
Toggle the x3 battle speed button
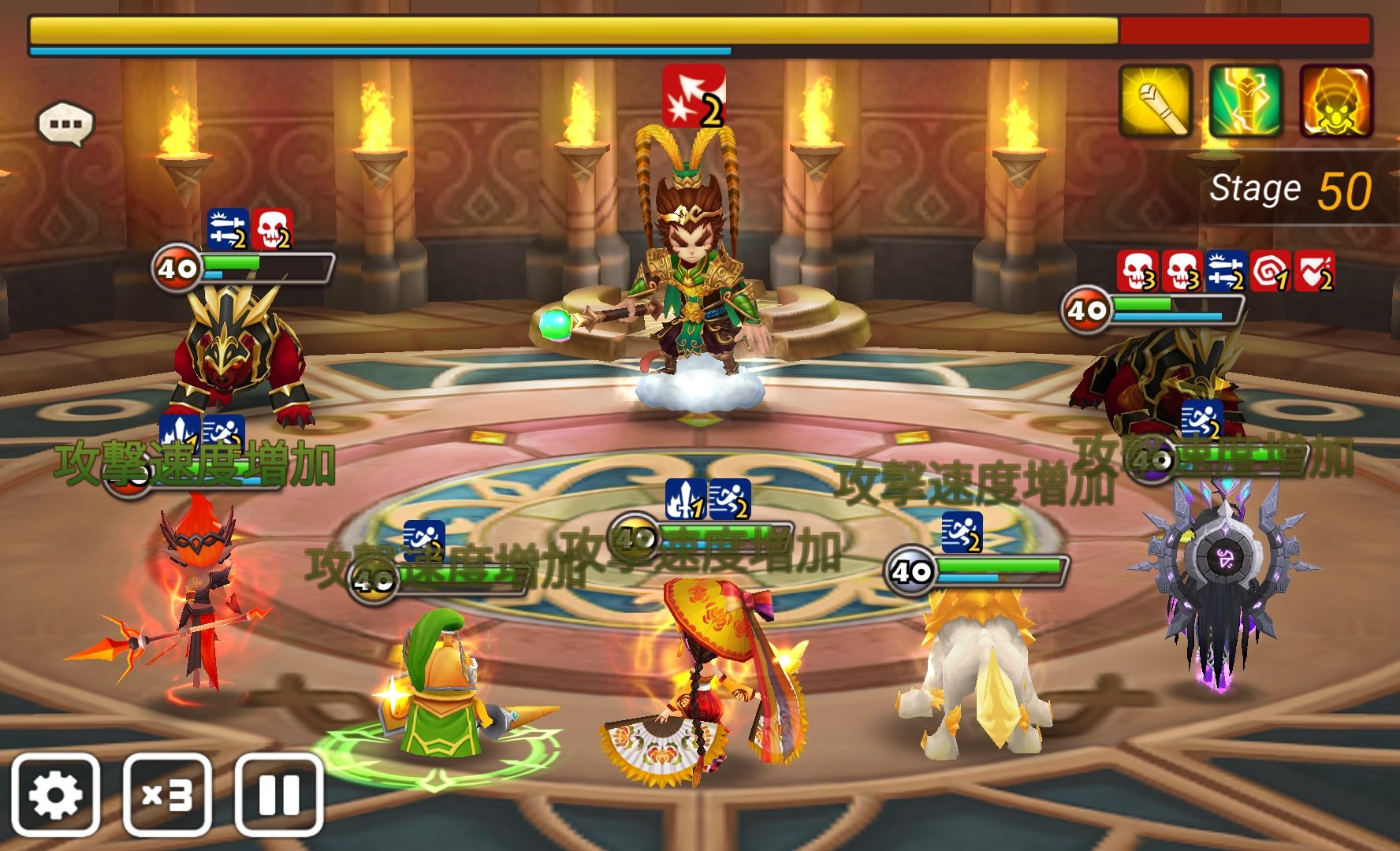(167, 794)
